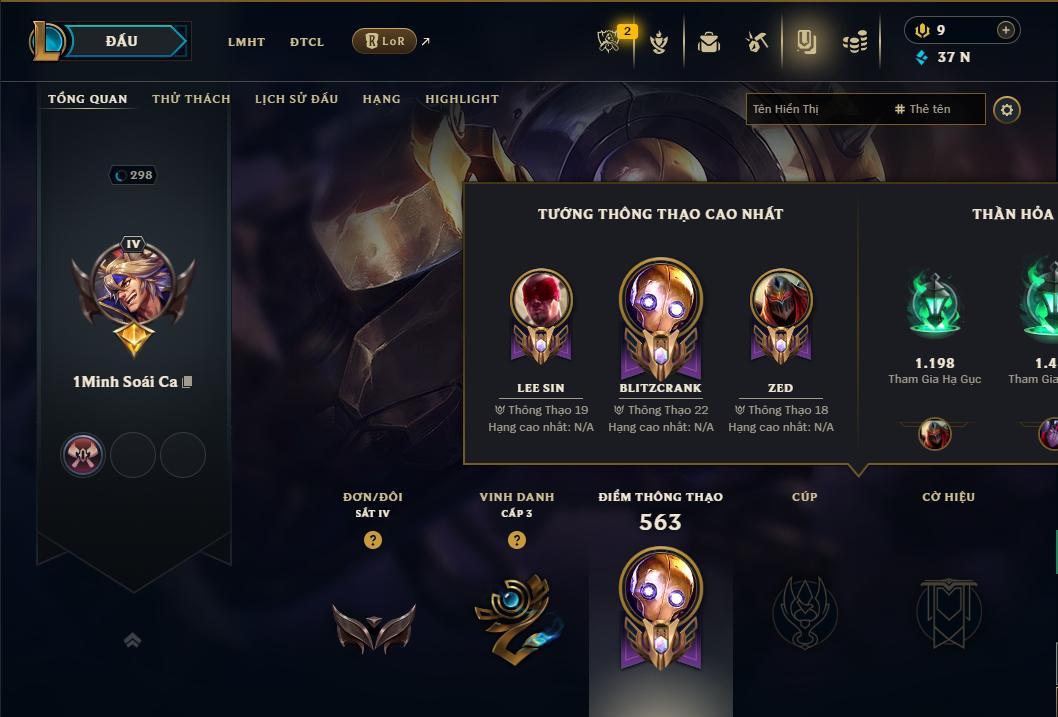Open the backpack collection icon
Screen dimensions: 1058x717
click(709, 42)
